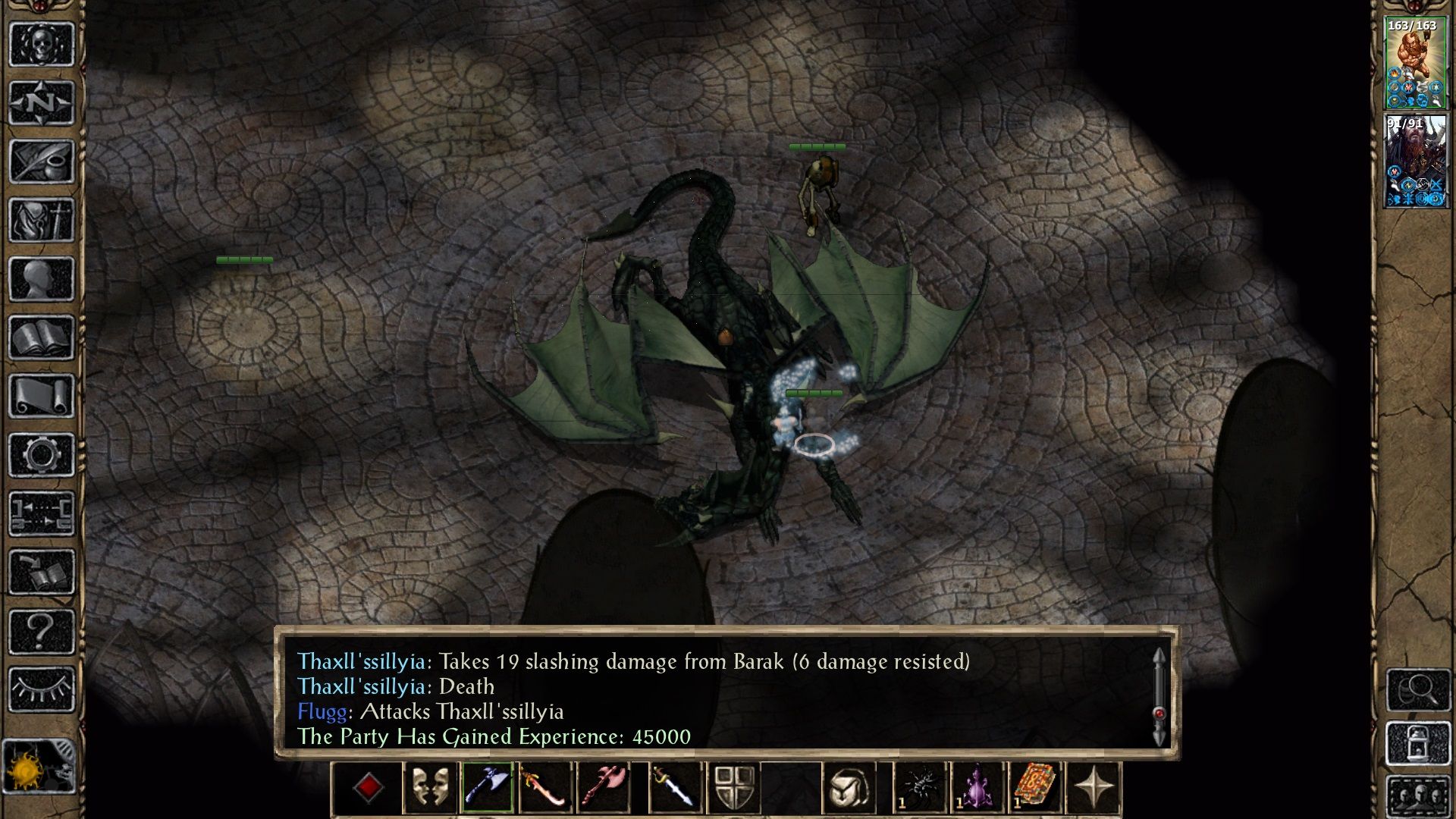
Task: Equip the flaming curved sword quick weapon
Action: (544, 788)
